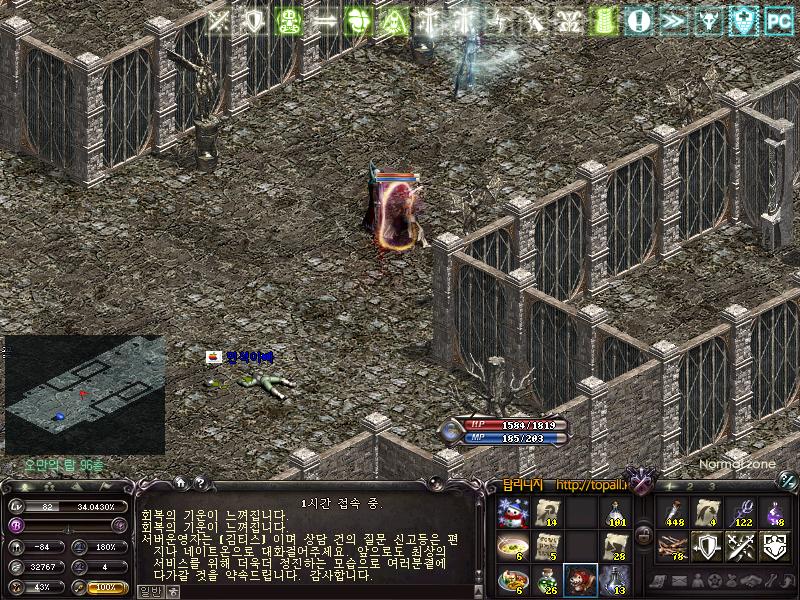This screenshot has width=800, height=600.
Task: Select the 일반 chat tab
Action: point(149,591)
